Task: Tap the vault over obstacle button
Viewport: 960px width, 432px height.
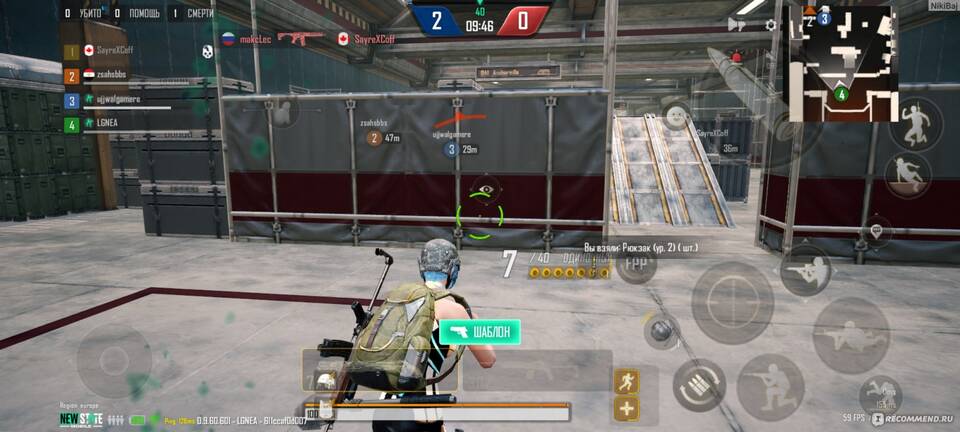Action: 908,175
